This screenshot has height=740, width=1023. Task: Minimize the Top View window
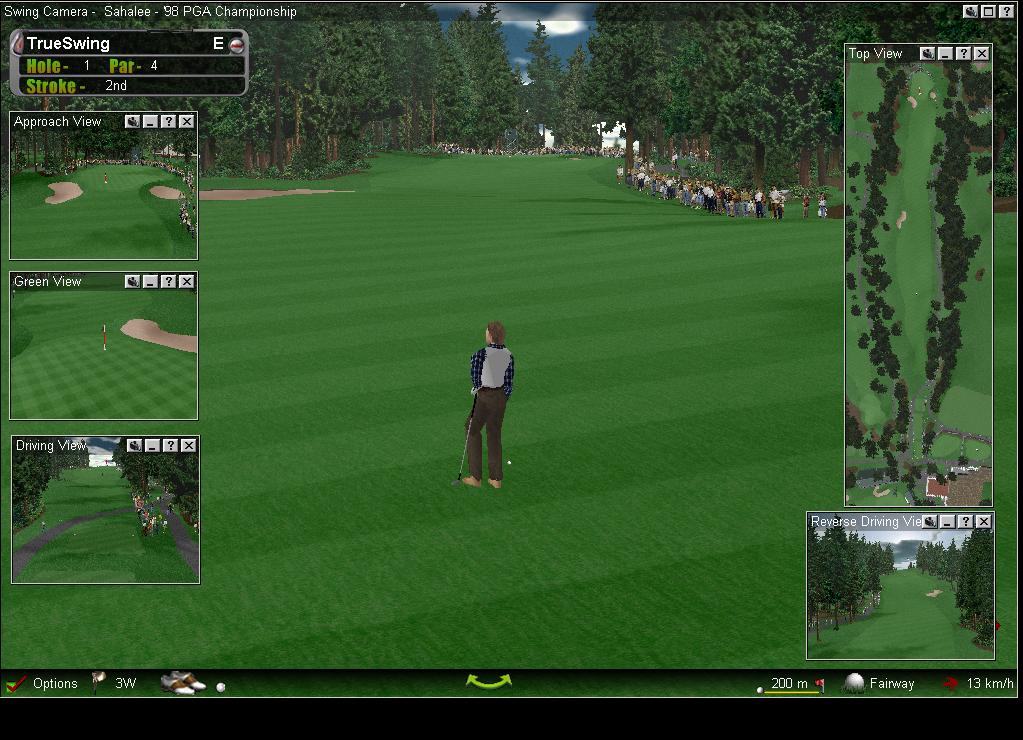[x=945, y=54]
